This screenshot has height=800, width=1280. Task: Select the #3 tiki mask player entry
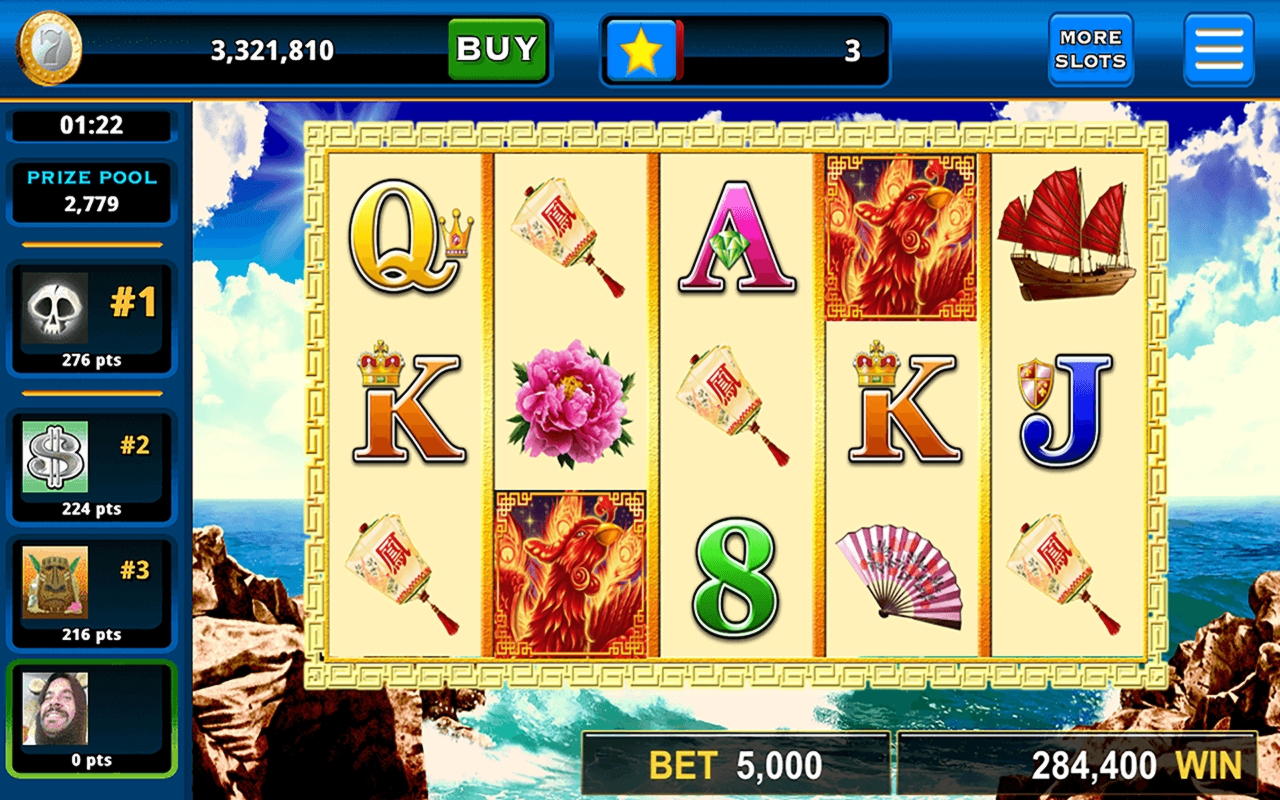point(92,592)
